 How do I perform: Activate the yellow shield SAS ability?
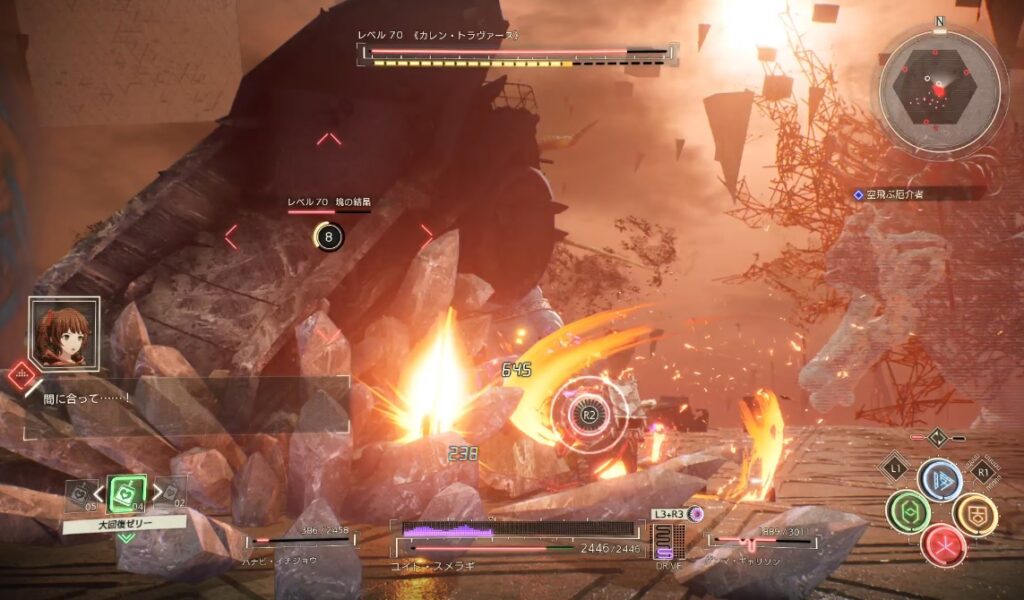tap(974, 513)
